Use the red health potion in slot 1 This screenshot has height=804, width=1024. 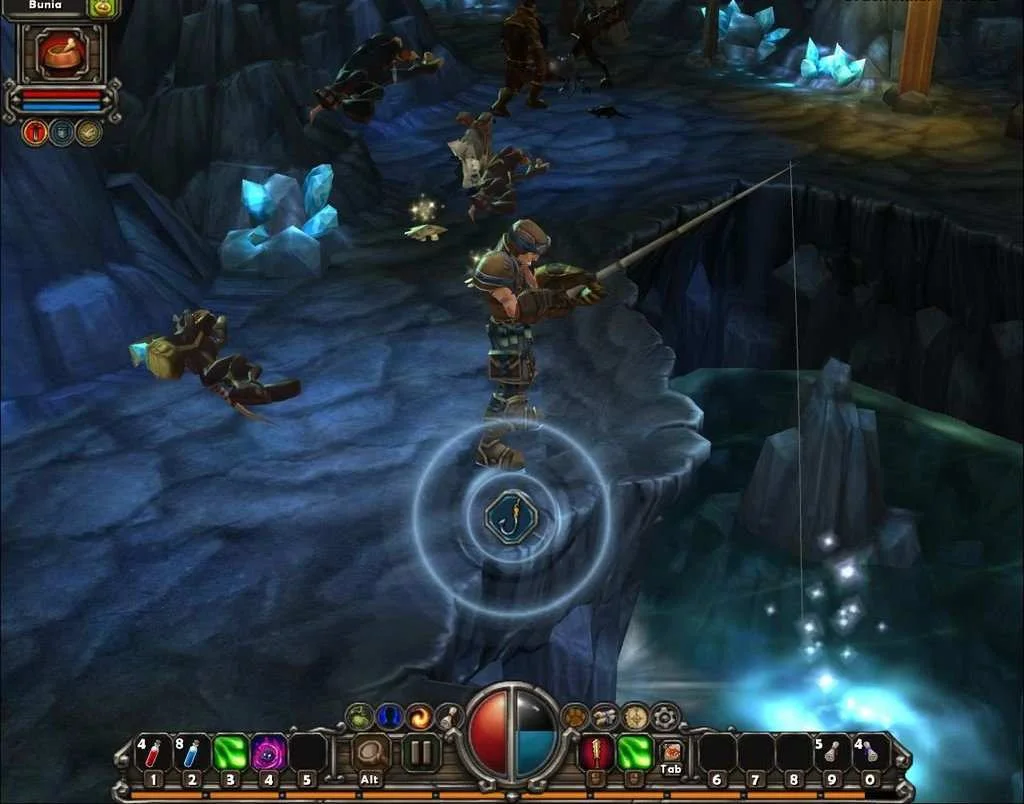click(153, 753)
